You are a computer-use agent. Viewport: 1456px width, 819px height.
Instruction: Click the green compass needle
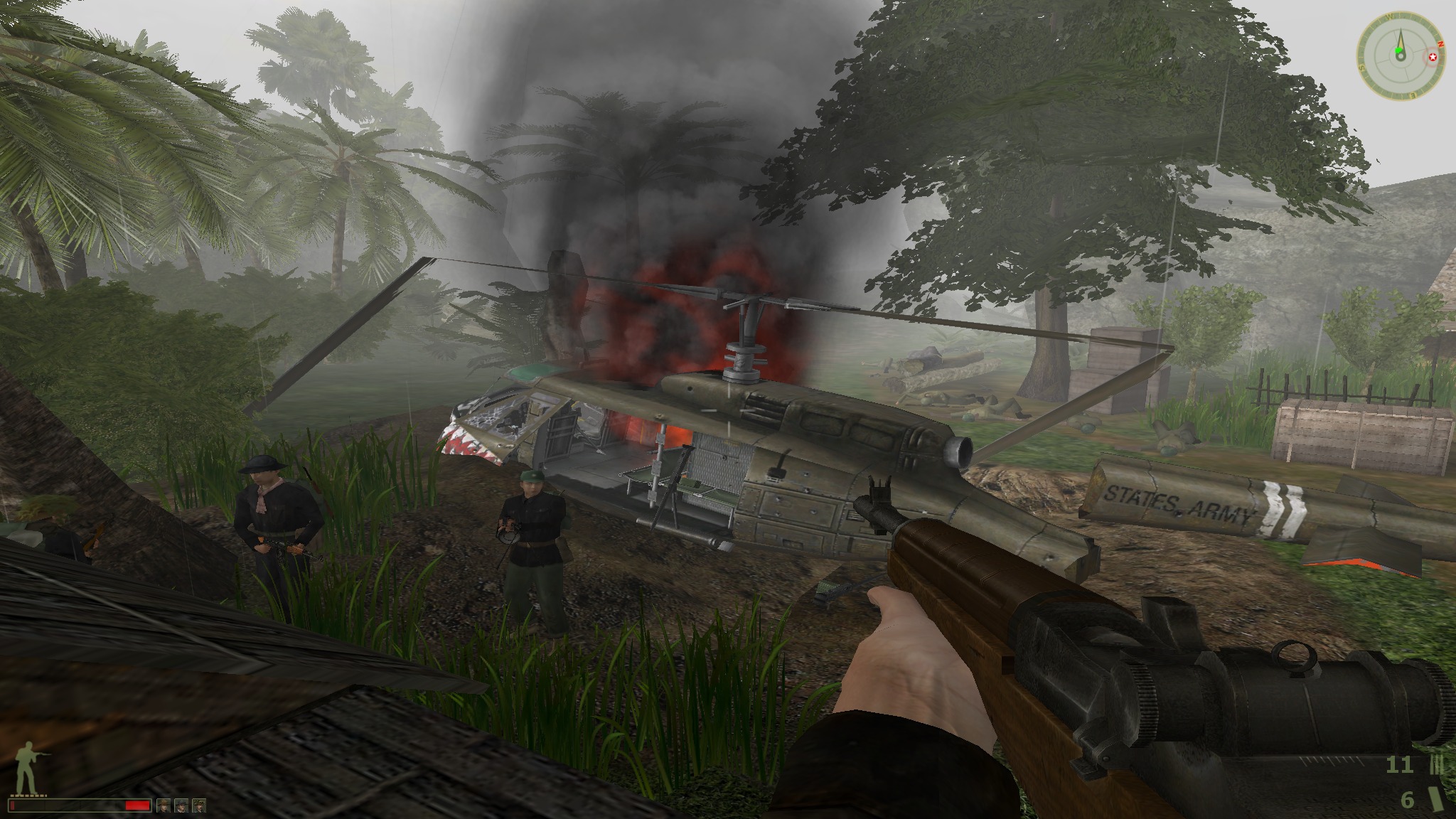click(x=1401, y=36)
